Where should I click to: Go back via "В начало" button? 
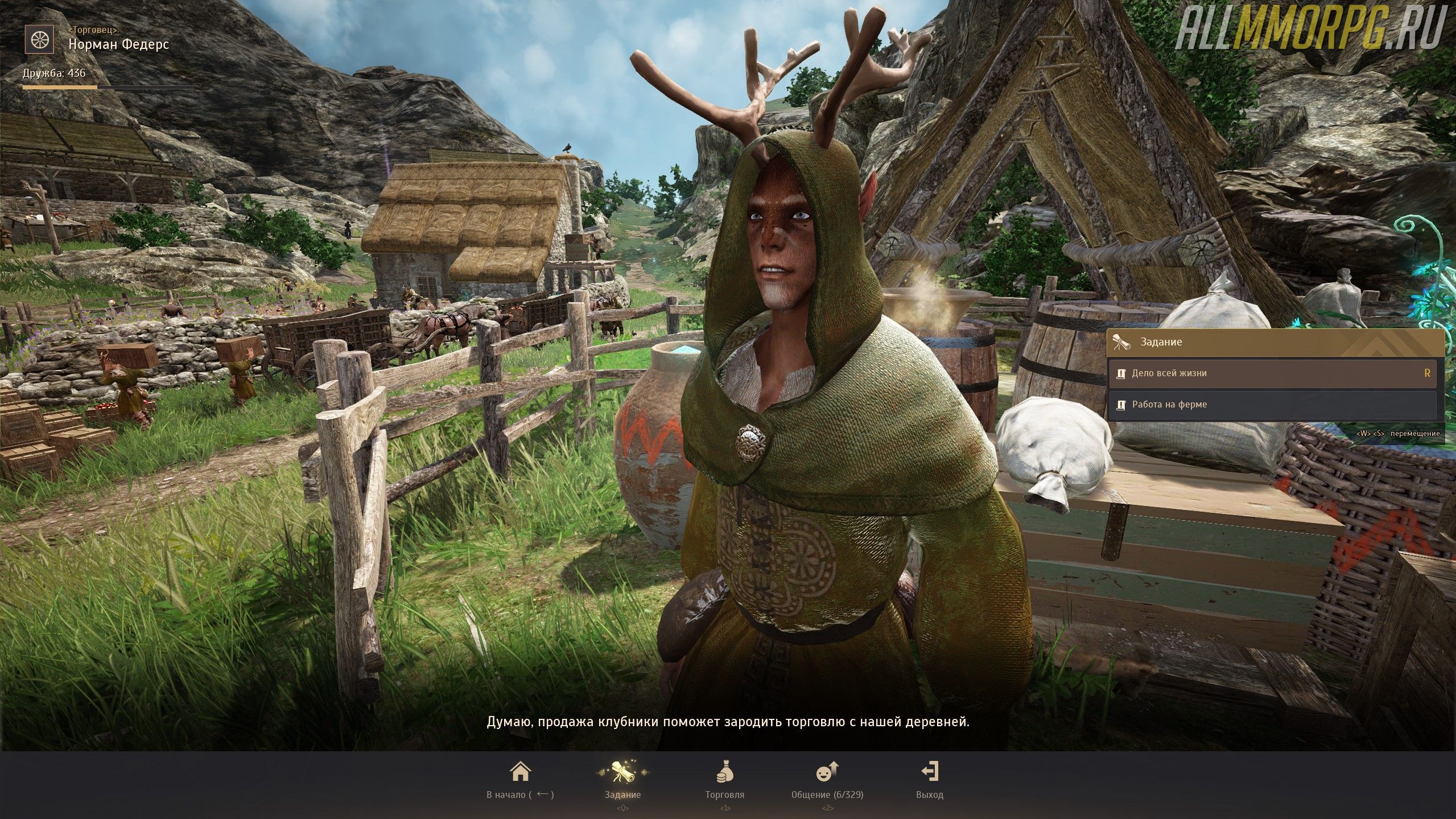[520, 780]
